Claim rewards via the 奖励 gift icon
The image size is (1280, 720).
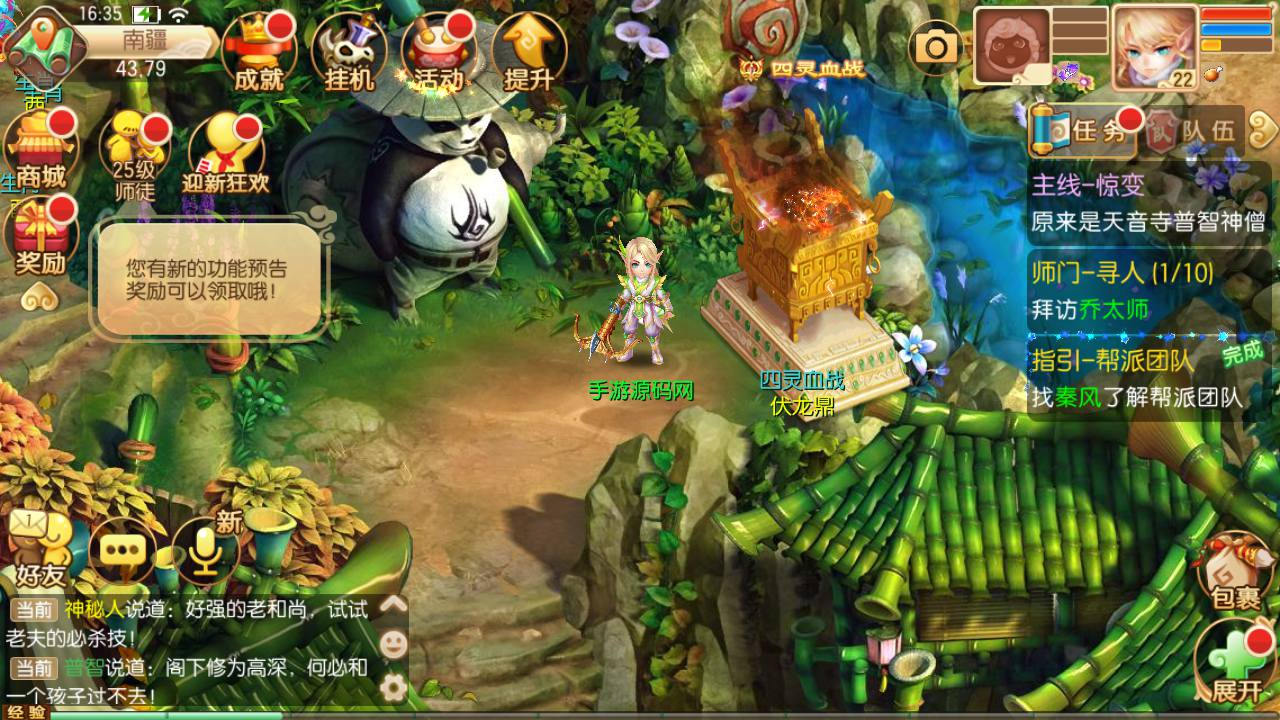(x=40, y=238)
